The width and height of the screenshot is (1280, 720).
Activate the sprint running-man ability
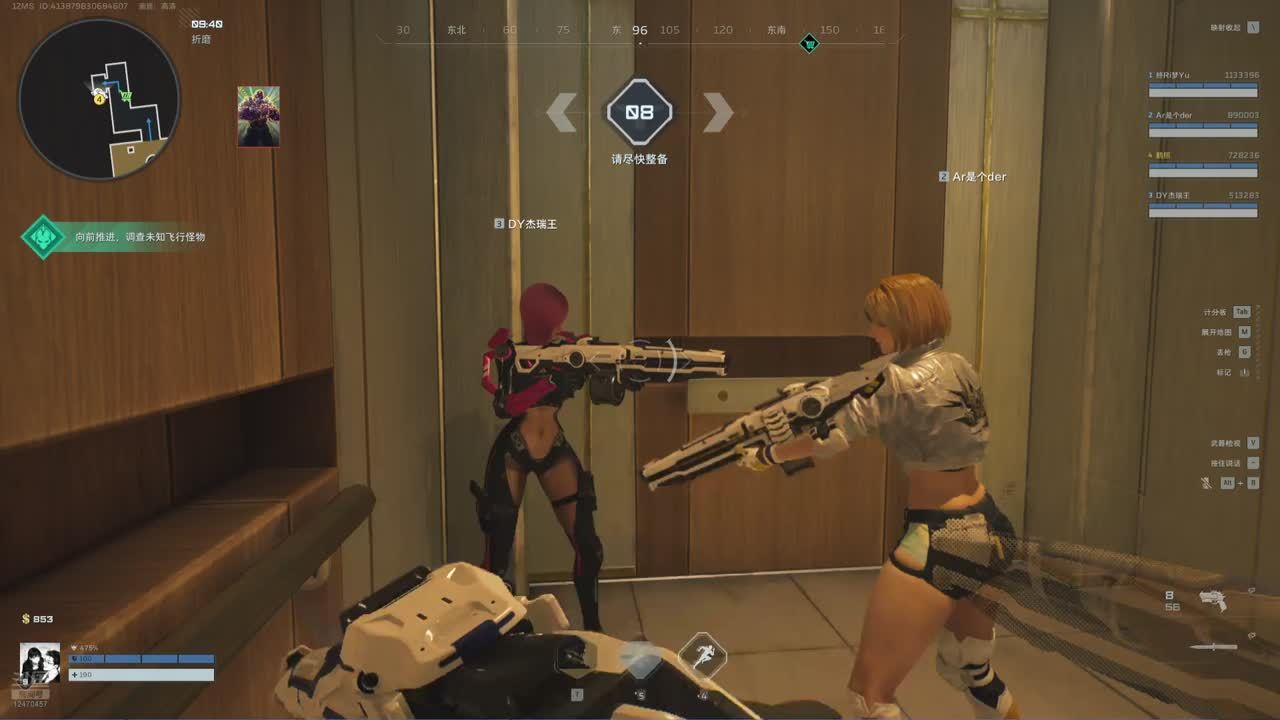(x=702, y=655)
